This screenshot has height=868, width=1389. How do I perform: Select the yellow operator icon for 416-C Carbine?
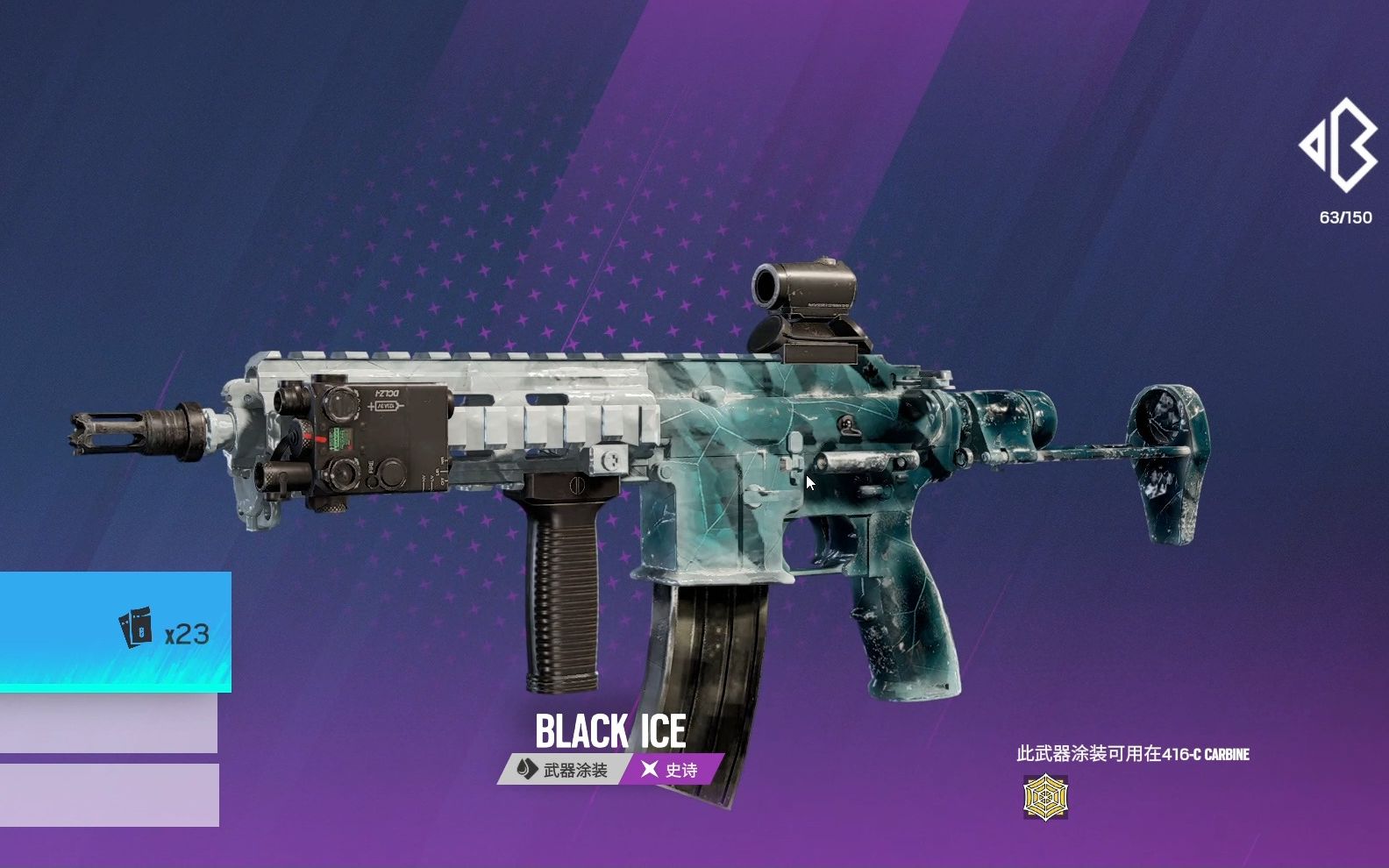click(1045, 797)
